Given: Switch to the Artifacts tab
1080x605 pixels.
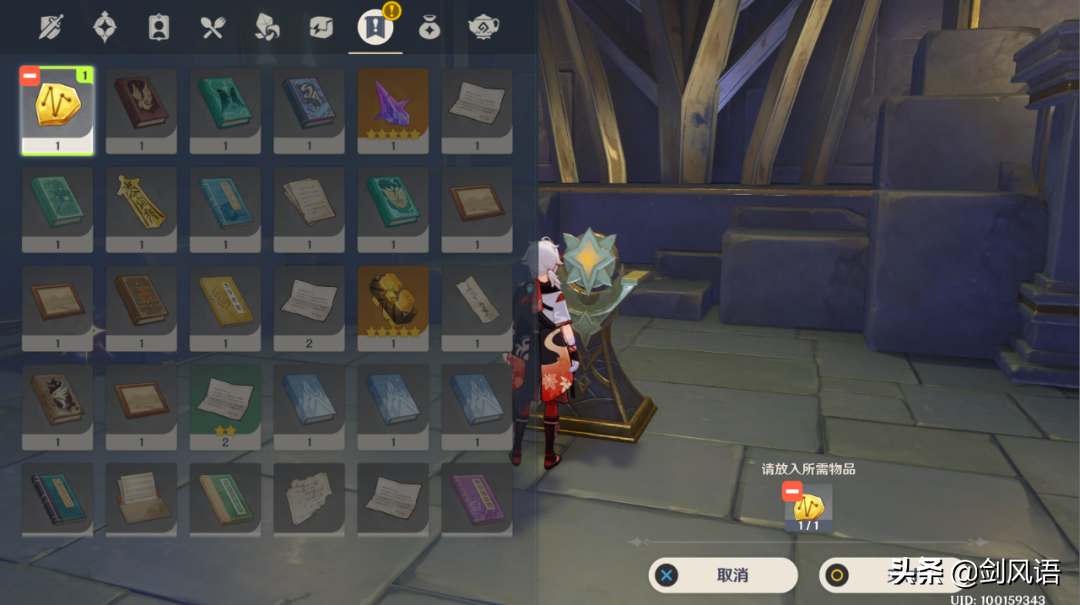Looking at the screenshot, I should [105, 27].
